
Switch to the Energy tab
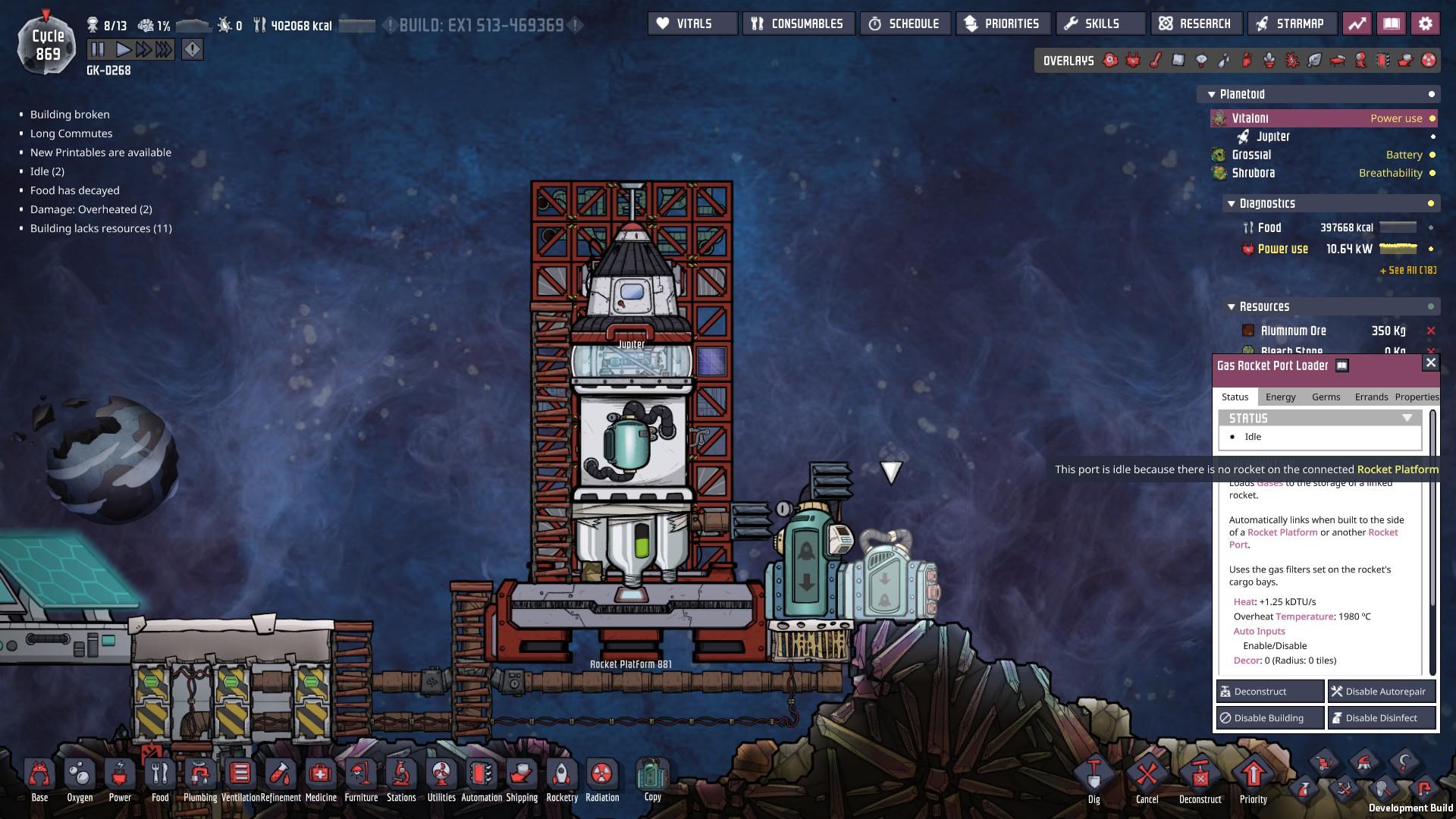pyautogui.click(x=1280, y=397)
